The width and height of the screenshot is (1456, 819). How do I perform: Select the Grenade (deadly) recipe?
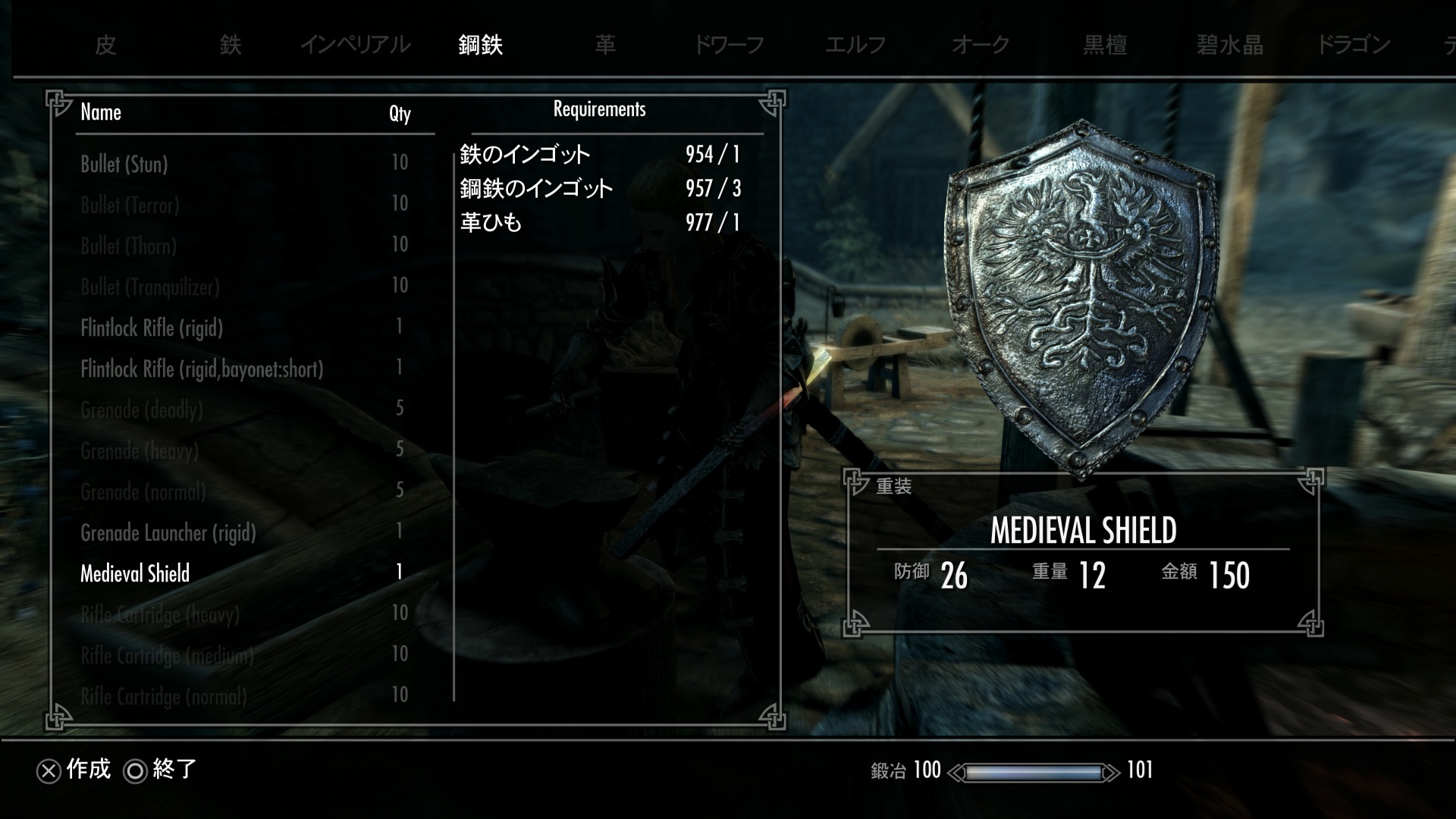point(142,410)
